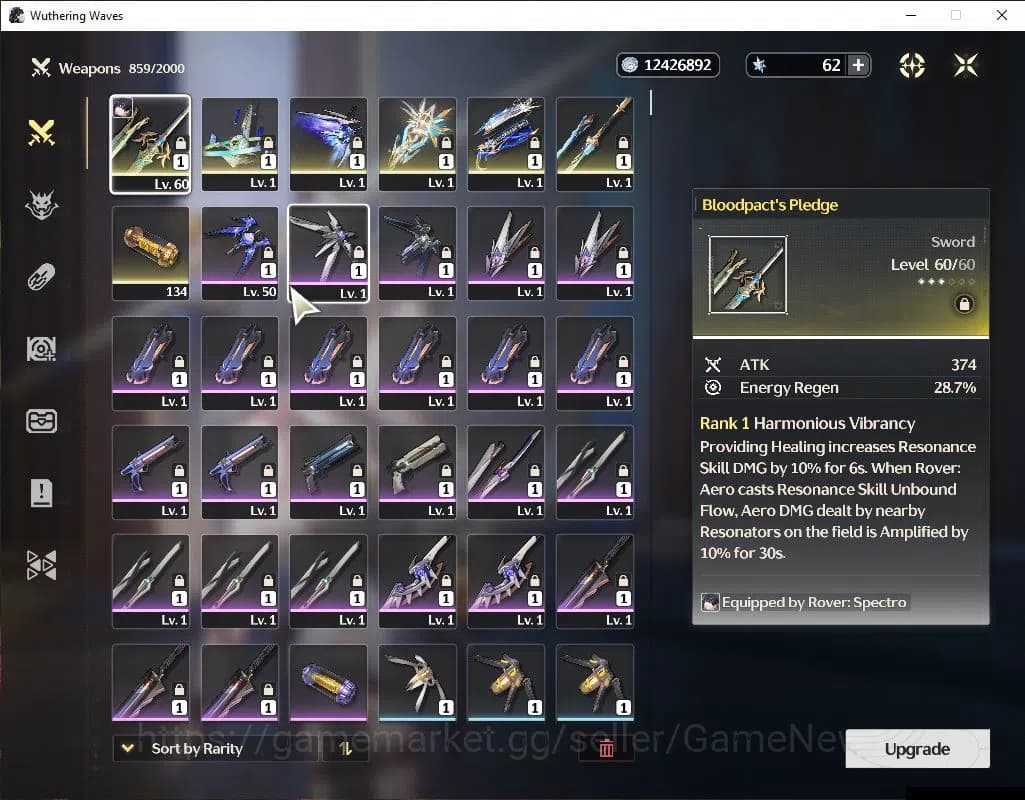Switch to the Weapons crossed-swords tab
Screen dimensions: 1025x800
click(x=41, y=132)
